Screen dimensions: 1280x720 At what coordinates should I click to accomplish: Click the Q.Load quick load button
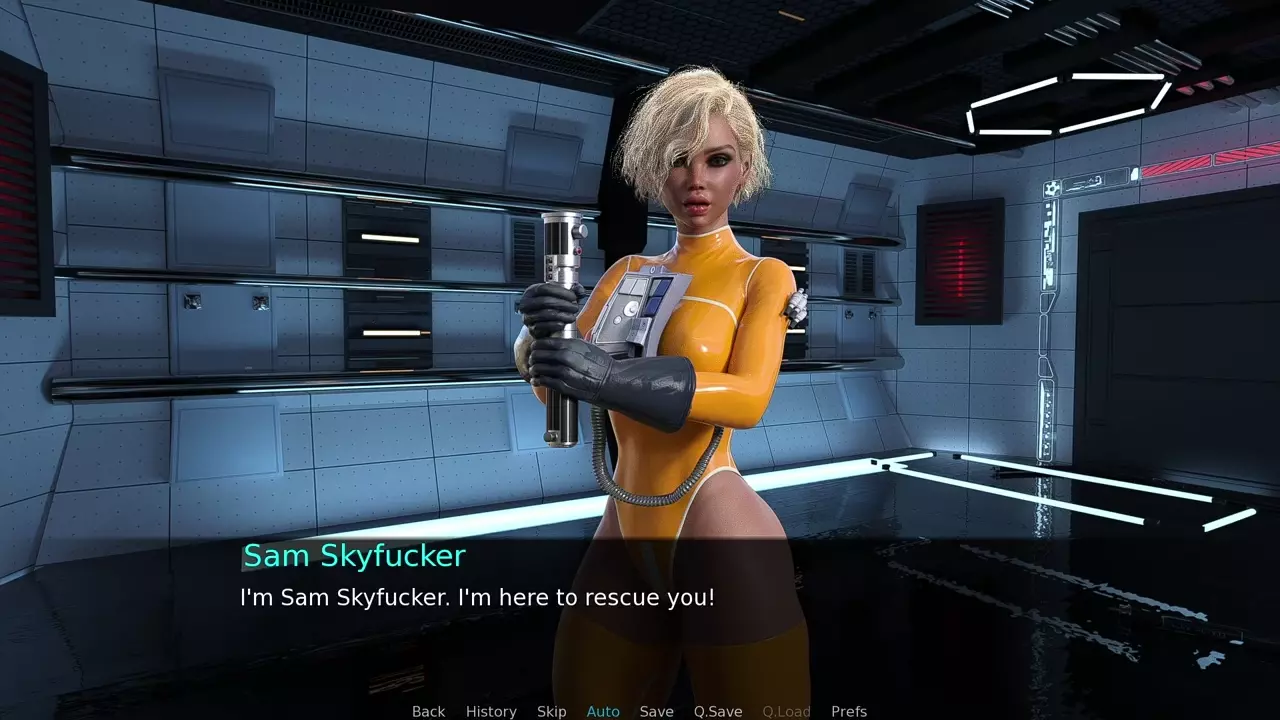(x=786, y=711)
